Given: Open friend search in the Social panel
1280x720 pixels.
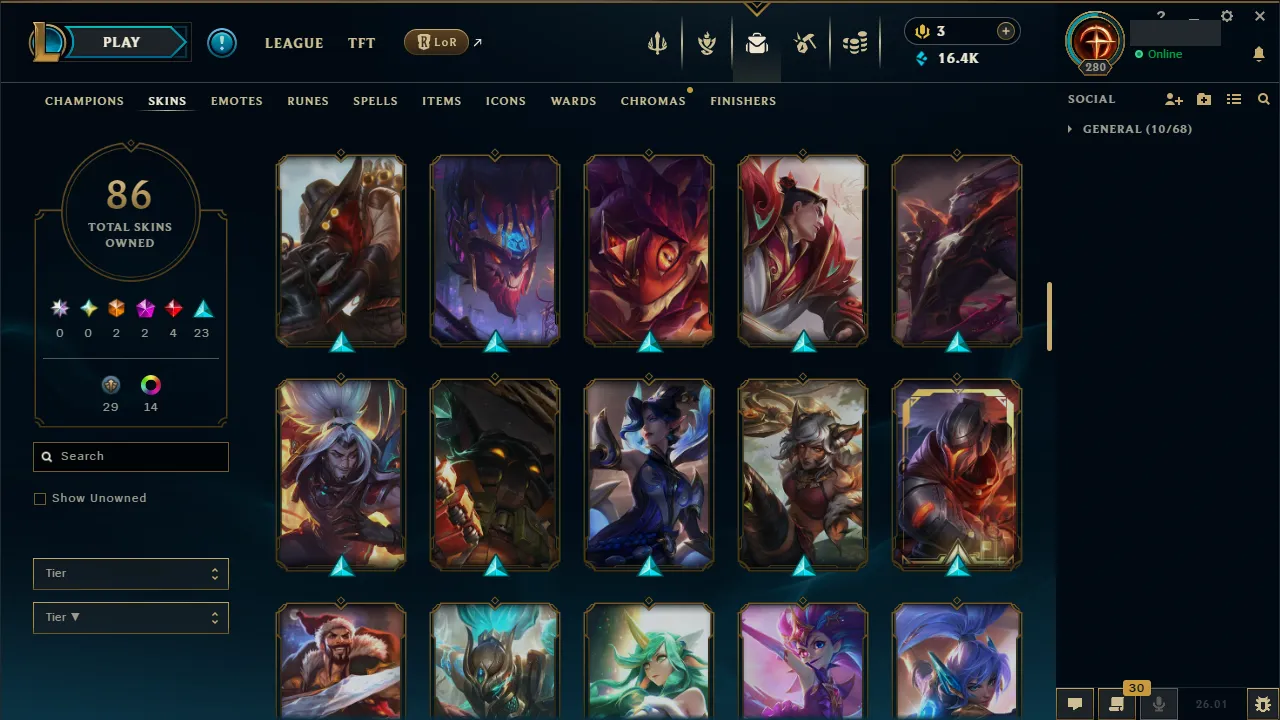Looking at the screenshot, I should pos(1263,99).
